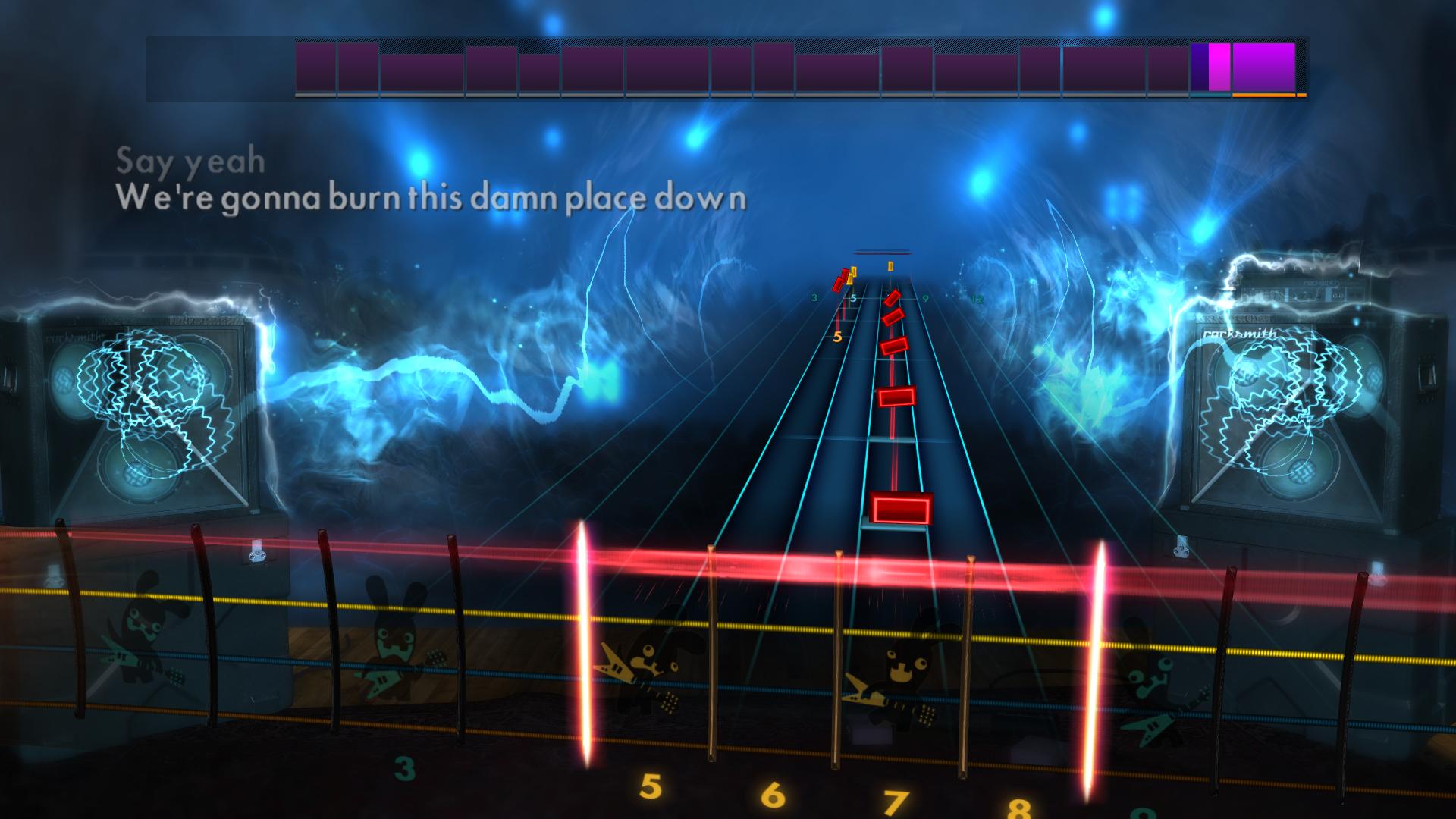The image size is (1456, 819).
Task: Click the empty leftmost segment of the timeline
Action: click(x=216, y=68)
